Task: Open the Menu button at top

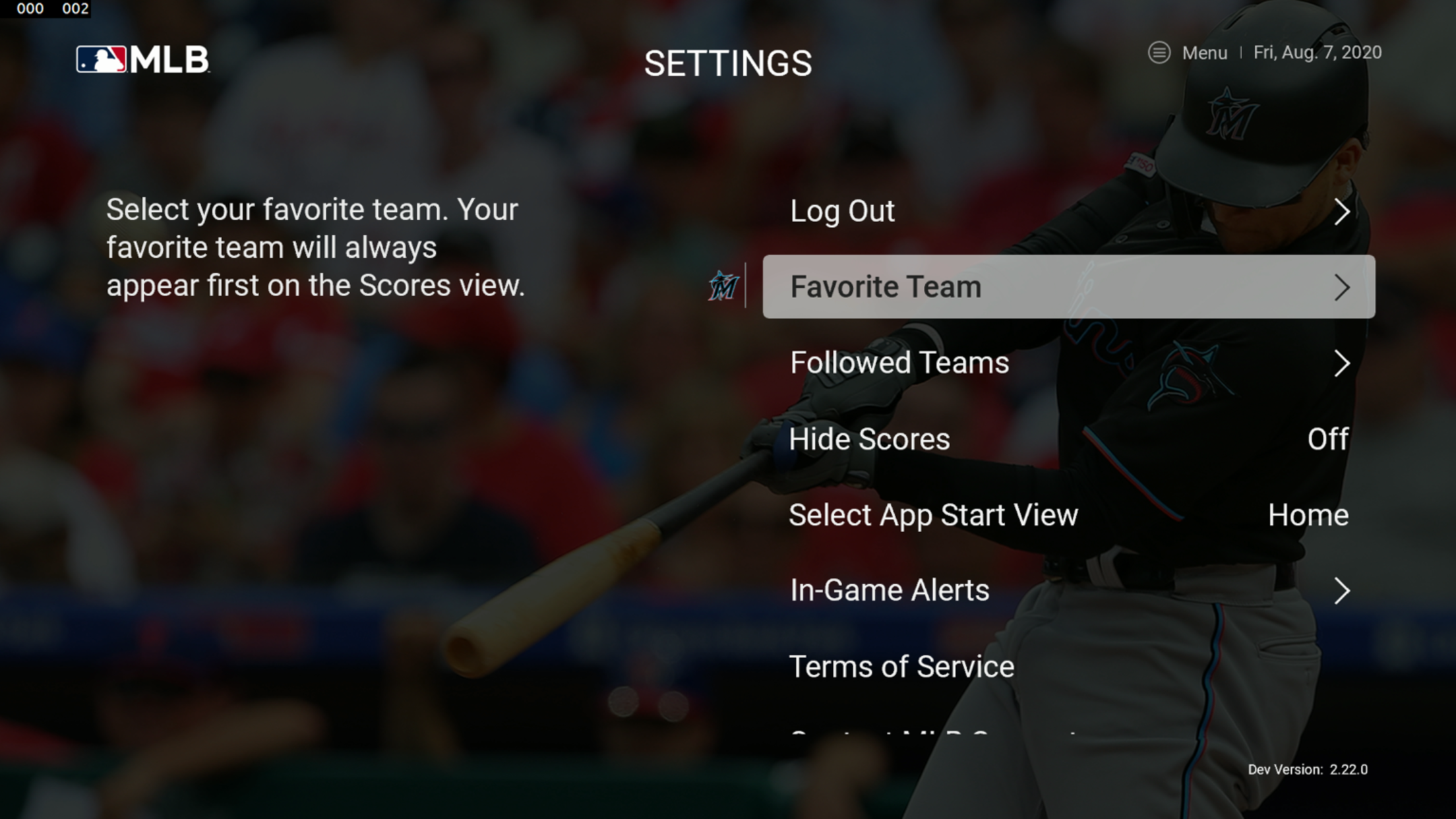Action: [x=1188, y=53]
